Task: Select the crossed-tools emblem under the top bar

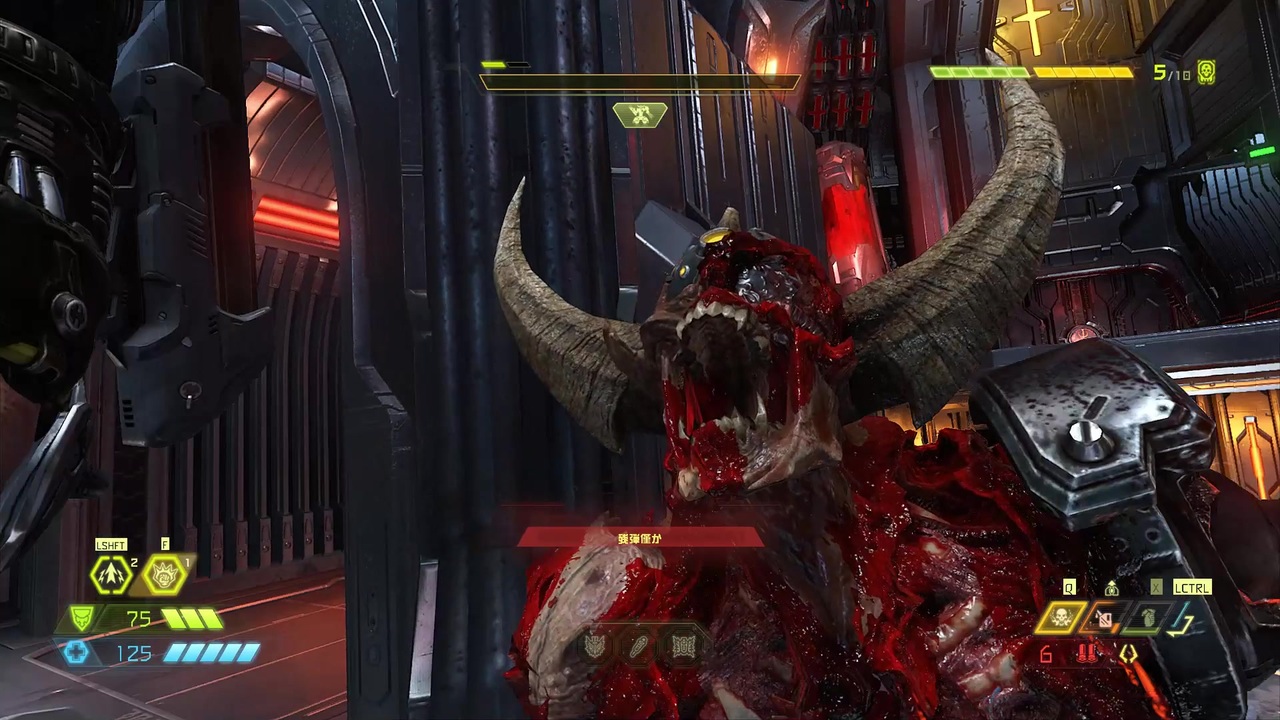Action: point(640,115)
